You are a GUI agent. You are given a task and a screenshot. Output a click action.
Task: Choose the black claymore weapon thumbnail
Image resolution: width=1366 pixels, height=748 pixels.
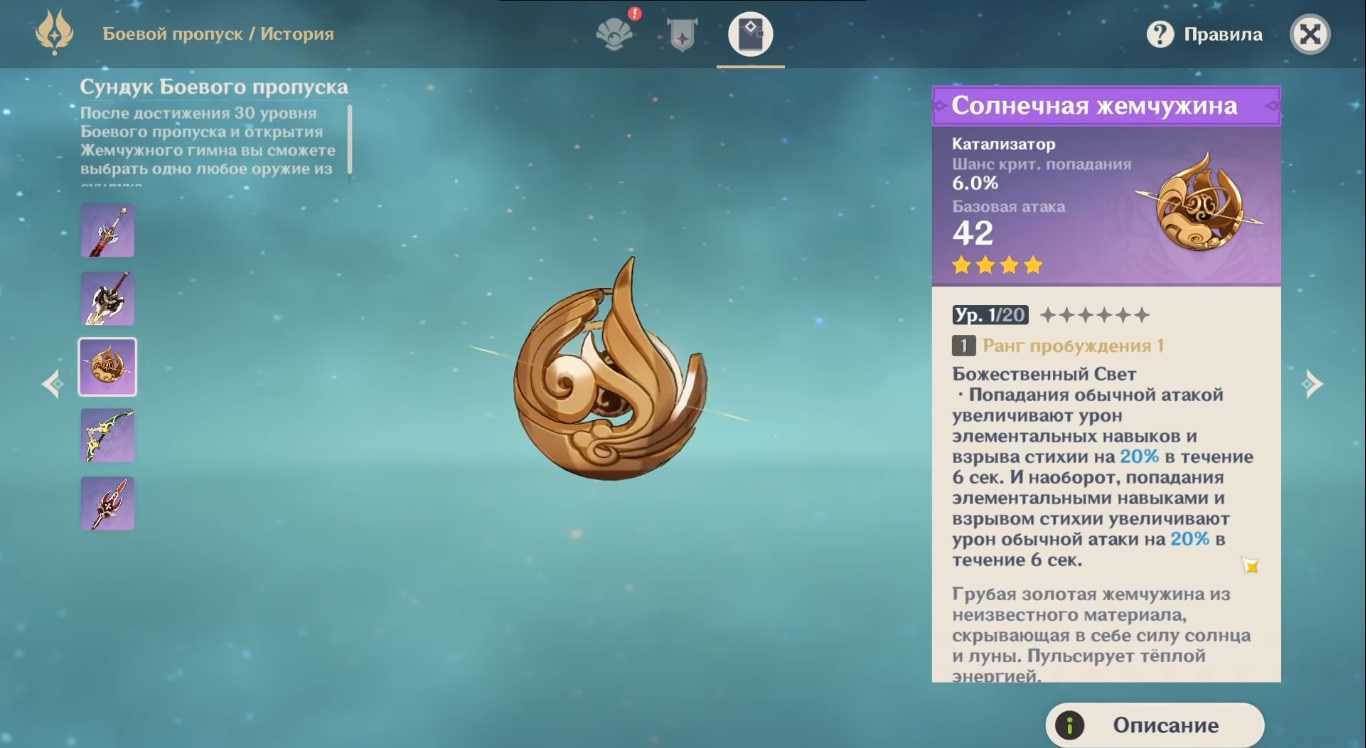(x=108, y=299)
